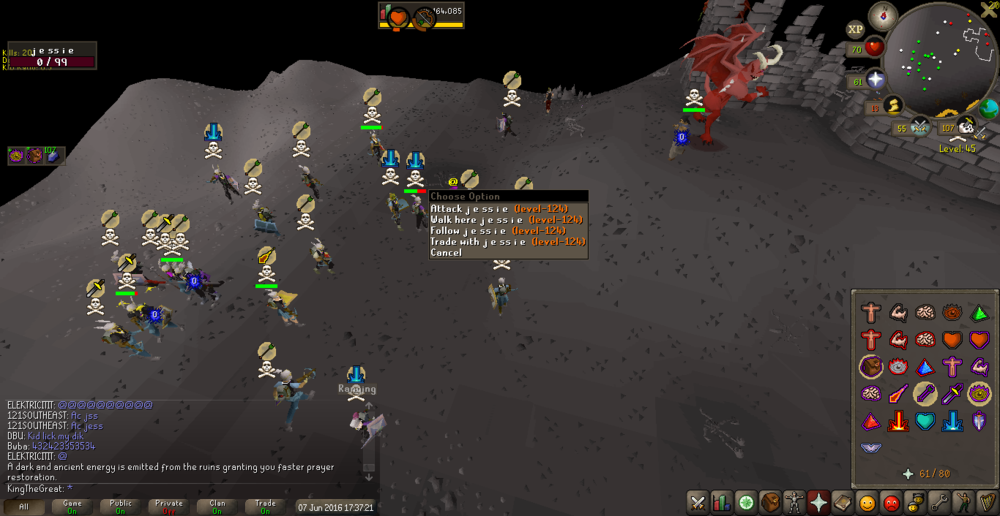Image resolution: width=1000 pixels, height=516 pixels.
Task: Open the Private chat filter tab
Action: point(168,507)
